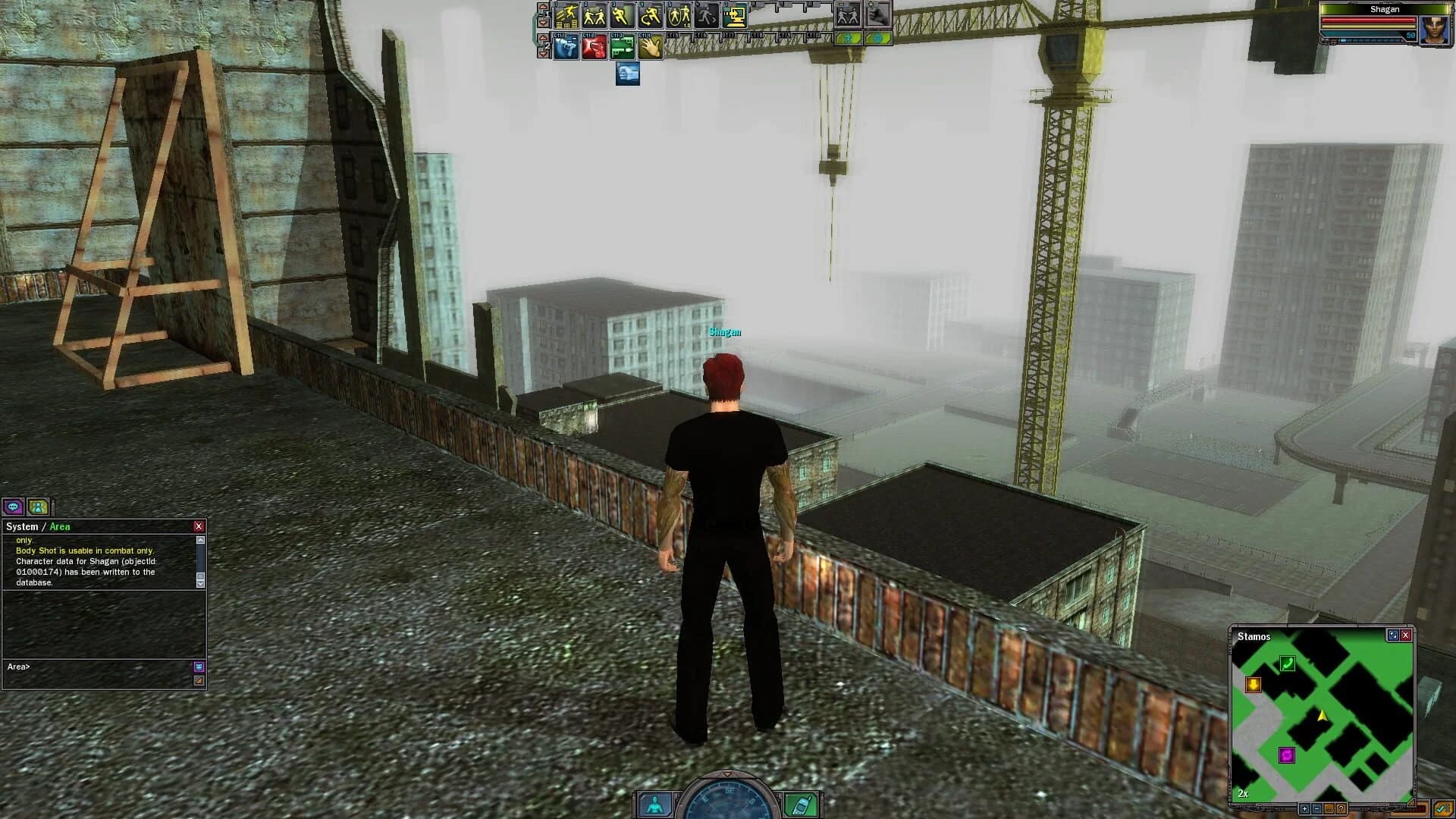This screenshot has width=1456, height=819.
Task: Click the question mark help button under the minimap
Action: coord(1341,808)
